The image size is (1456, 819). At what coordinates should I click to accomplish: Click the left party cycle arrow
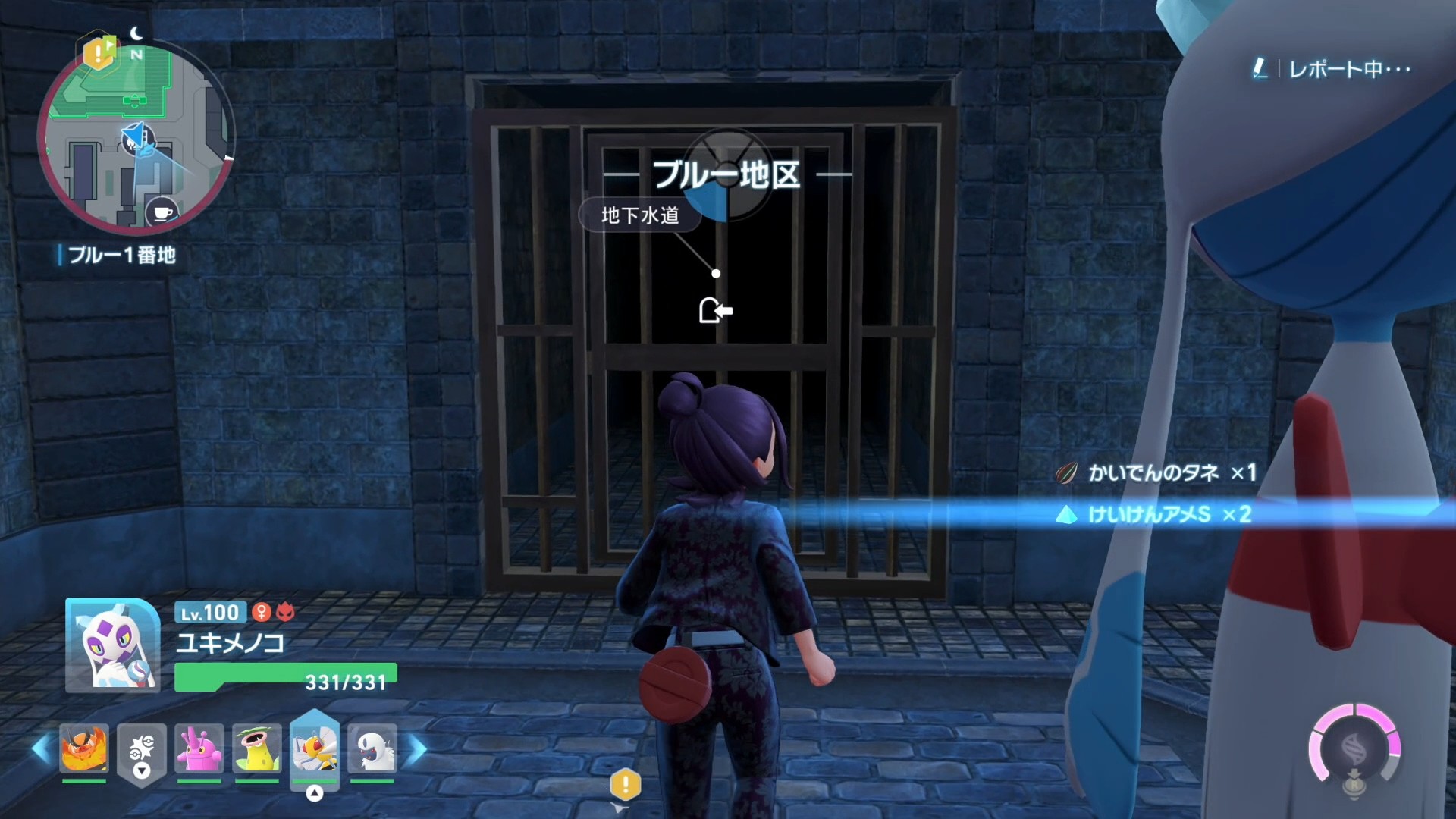pos(41,749)
